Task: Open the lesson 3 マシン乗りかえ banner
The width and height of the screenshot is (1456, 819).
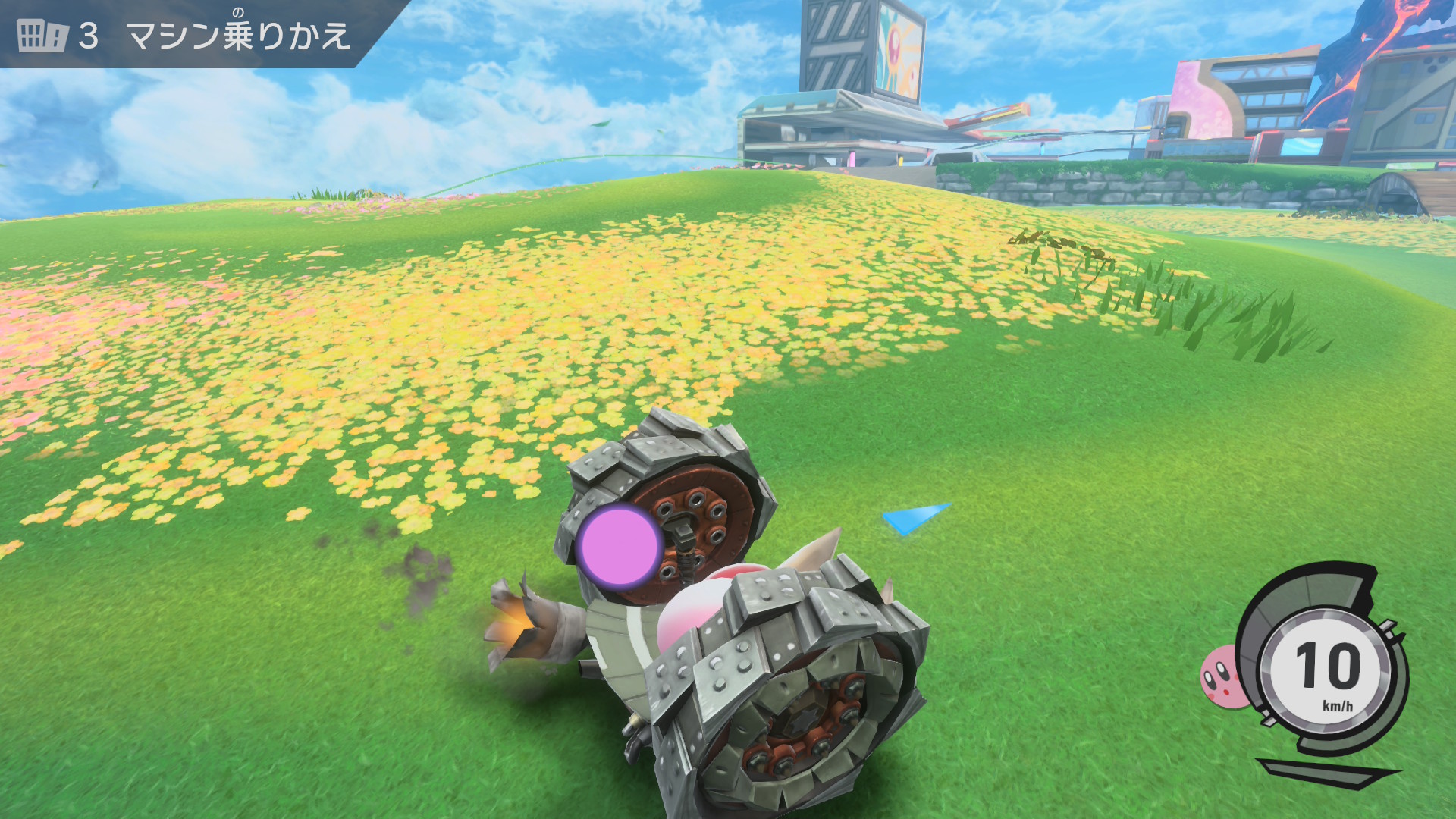Action: tap(185, 35)
